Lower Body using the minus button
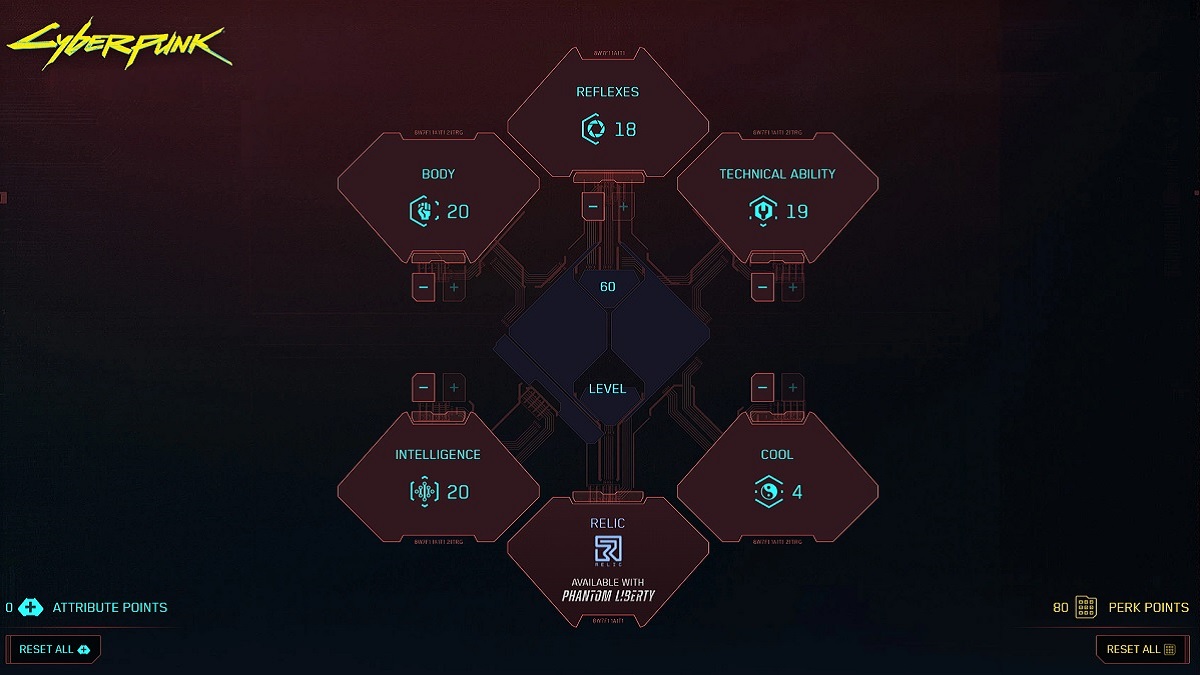Screen dimensions: 1200x675 423,288
